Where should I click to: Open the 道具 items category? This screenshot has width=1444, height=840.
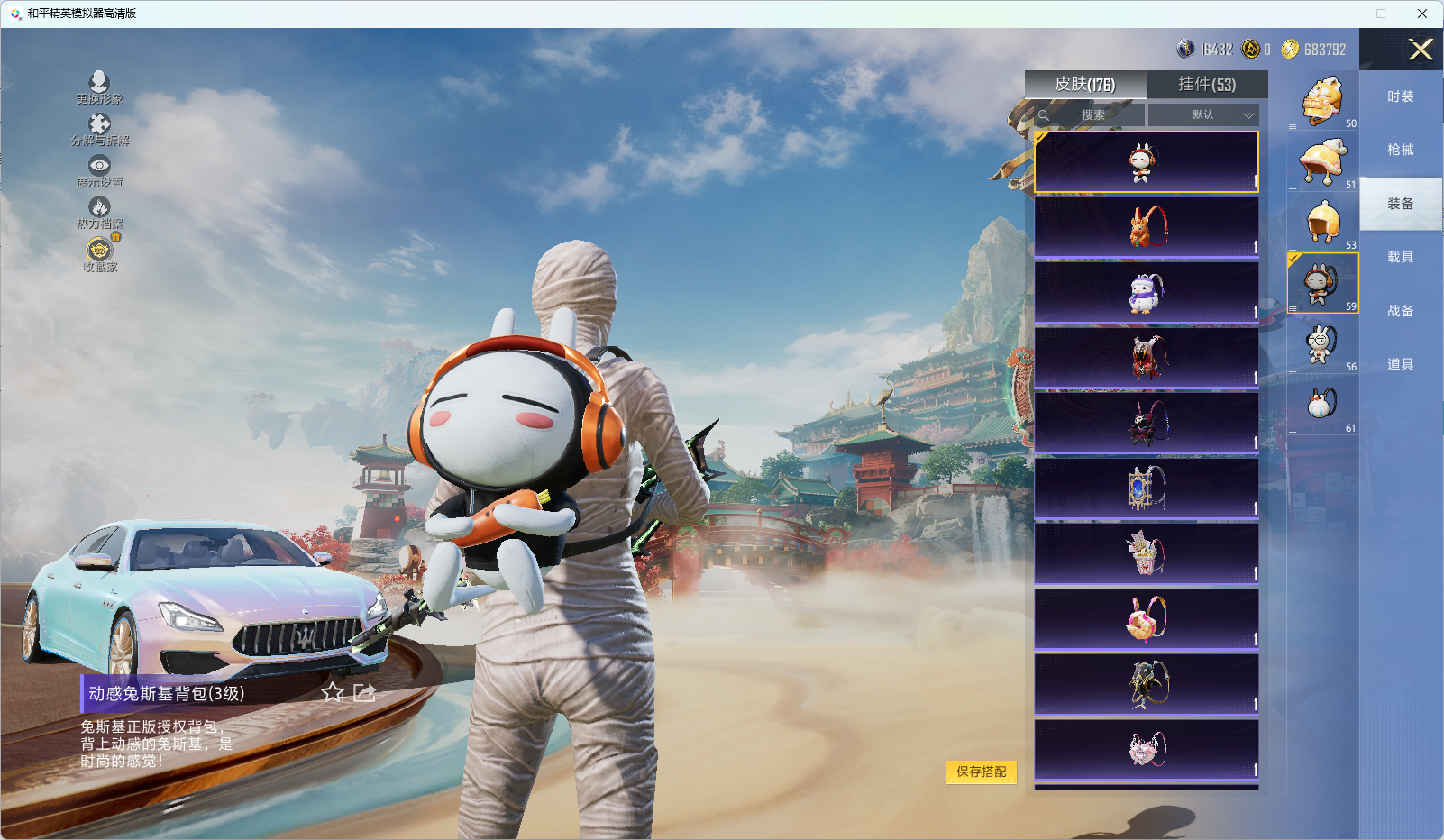pos(1400,364)
